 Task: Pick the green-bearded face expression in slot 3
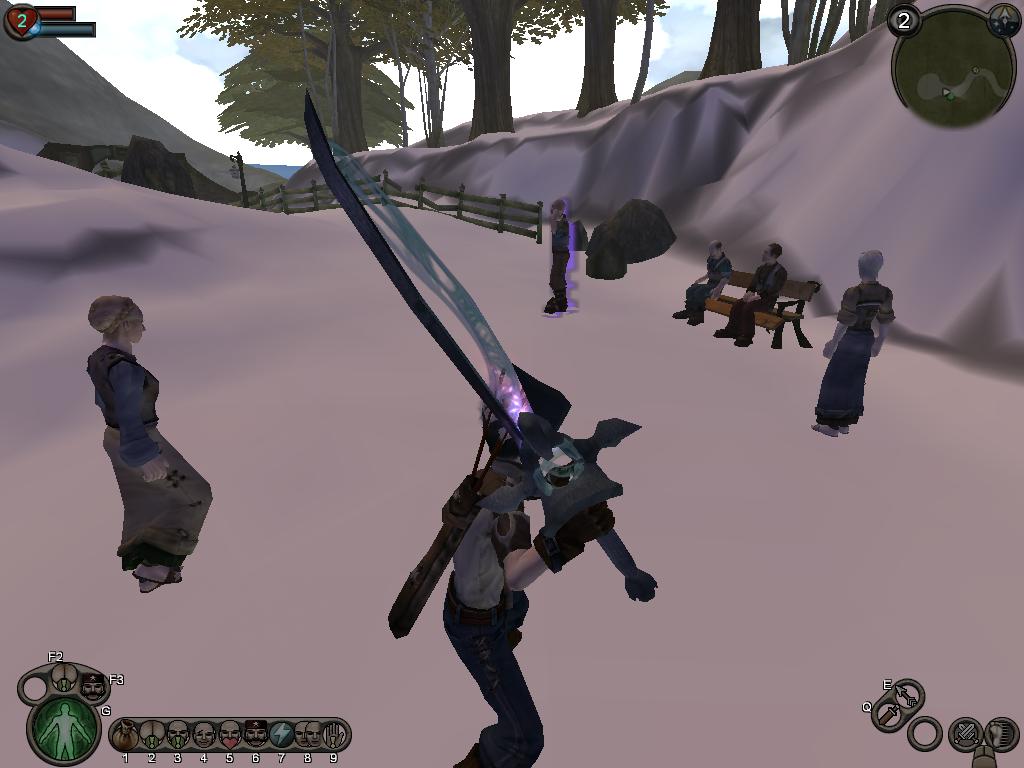pos(178,736)
